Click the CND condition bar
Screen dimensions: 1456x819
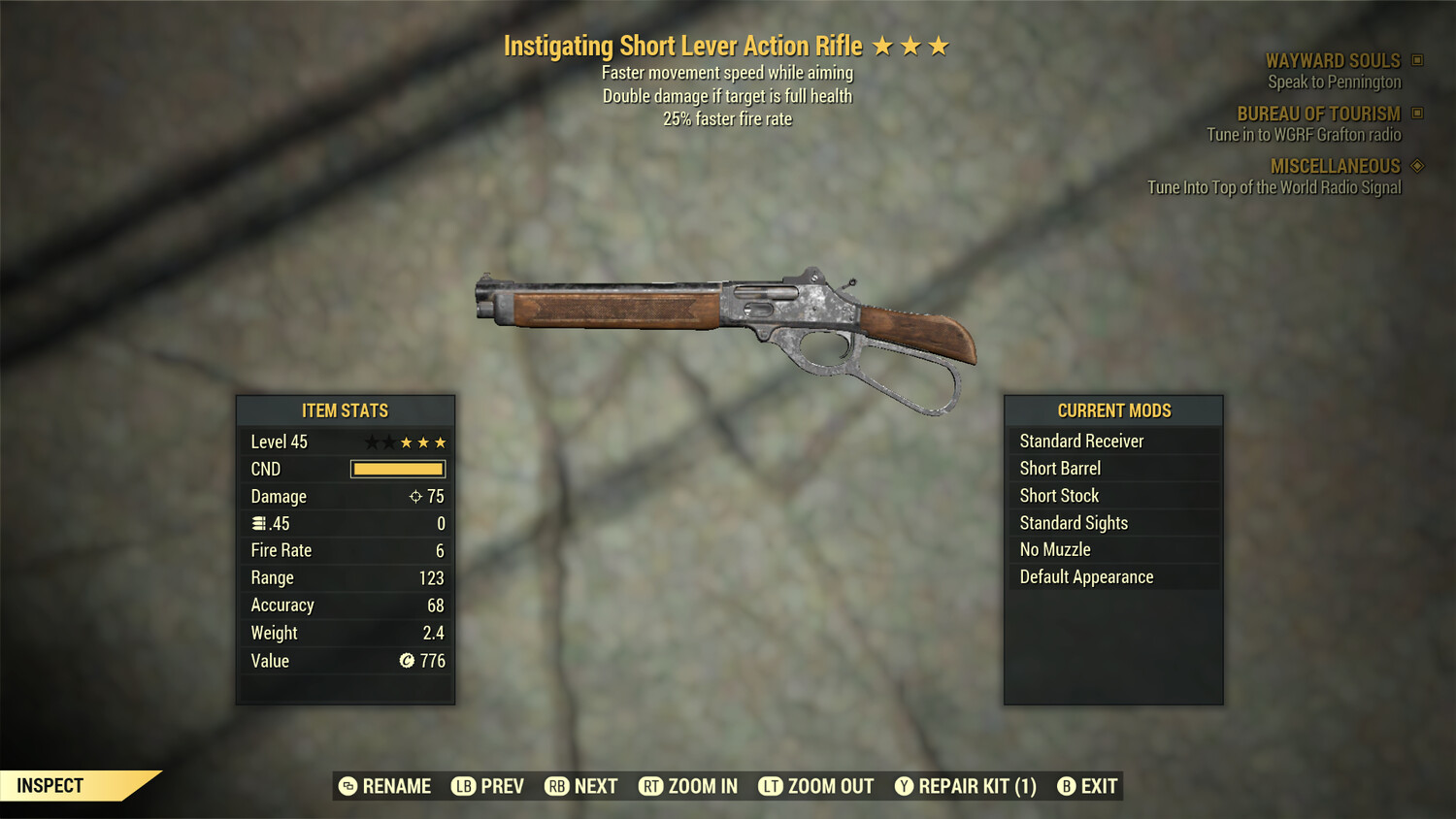point(397,469)
